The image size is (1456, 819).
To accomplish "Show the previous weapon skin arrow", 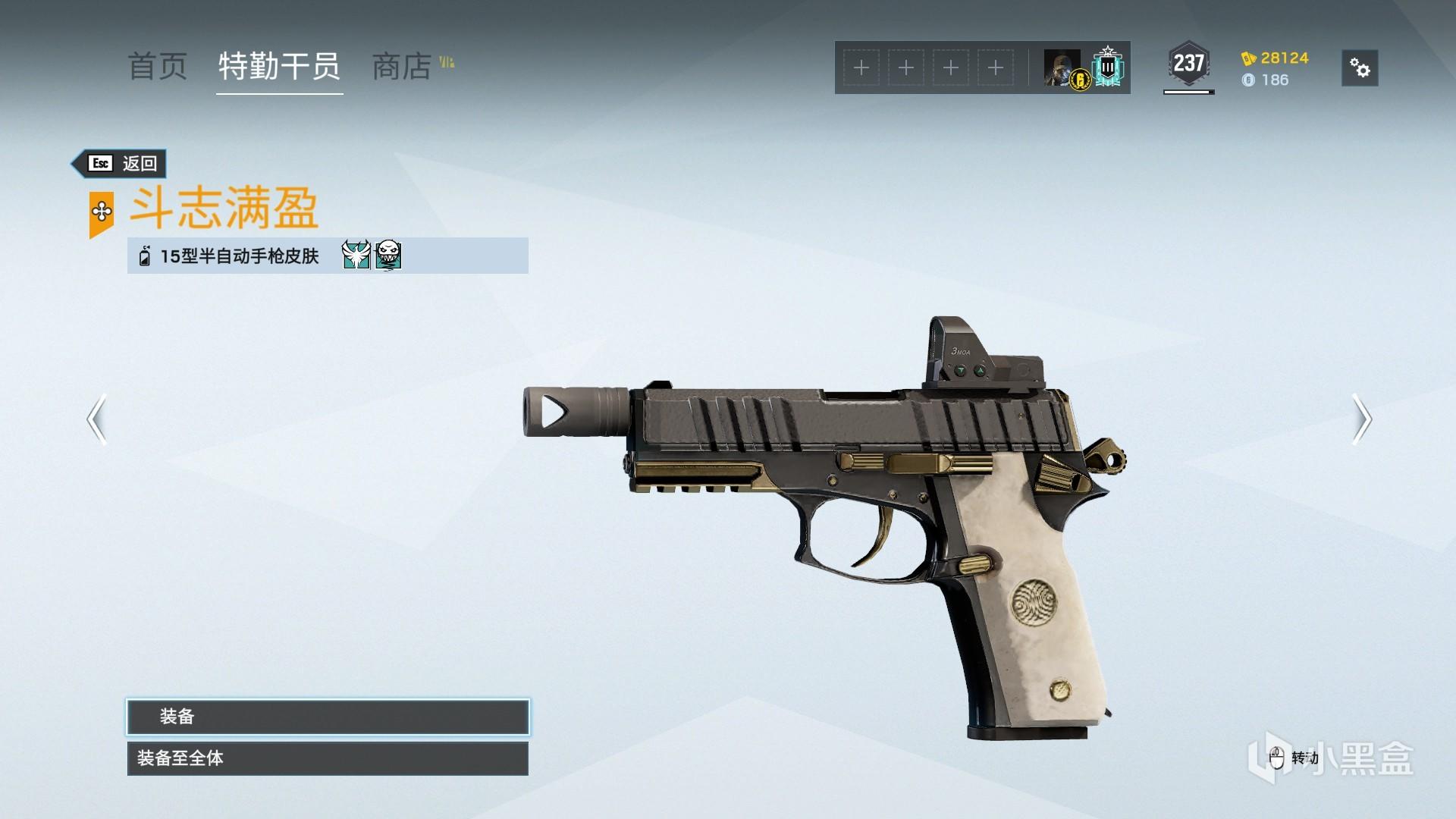I will (96, 419).
